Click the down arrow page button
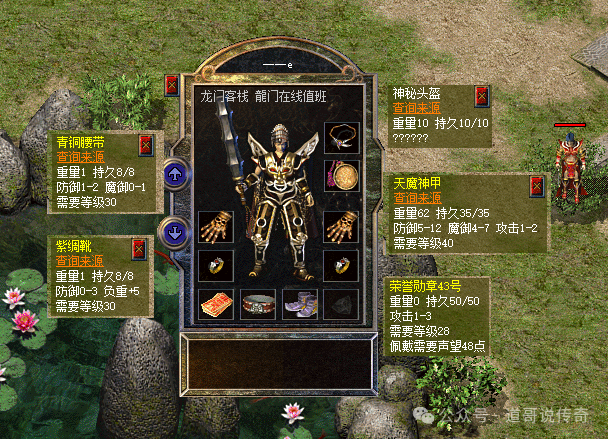Image resolution: width=608 pixels, height=439 pixels. pyautogui.click(x=175, y=233)
